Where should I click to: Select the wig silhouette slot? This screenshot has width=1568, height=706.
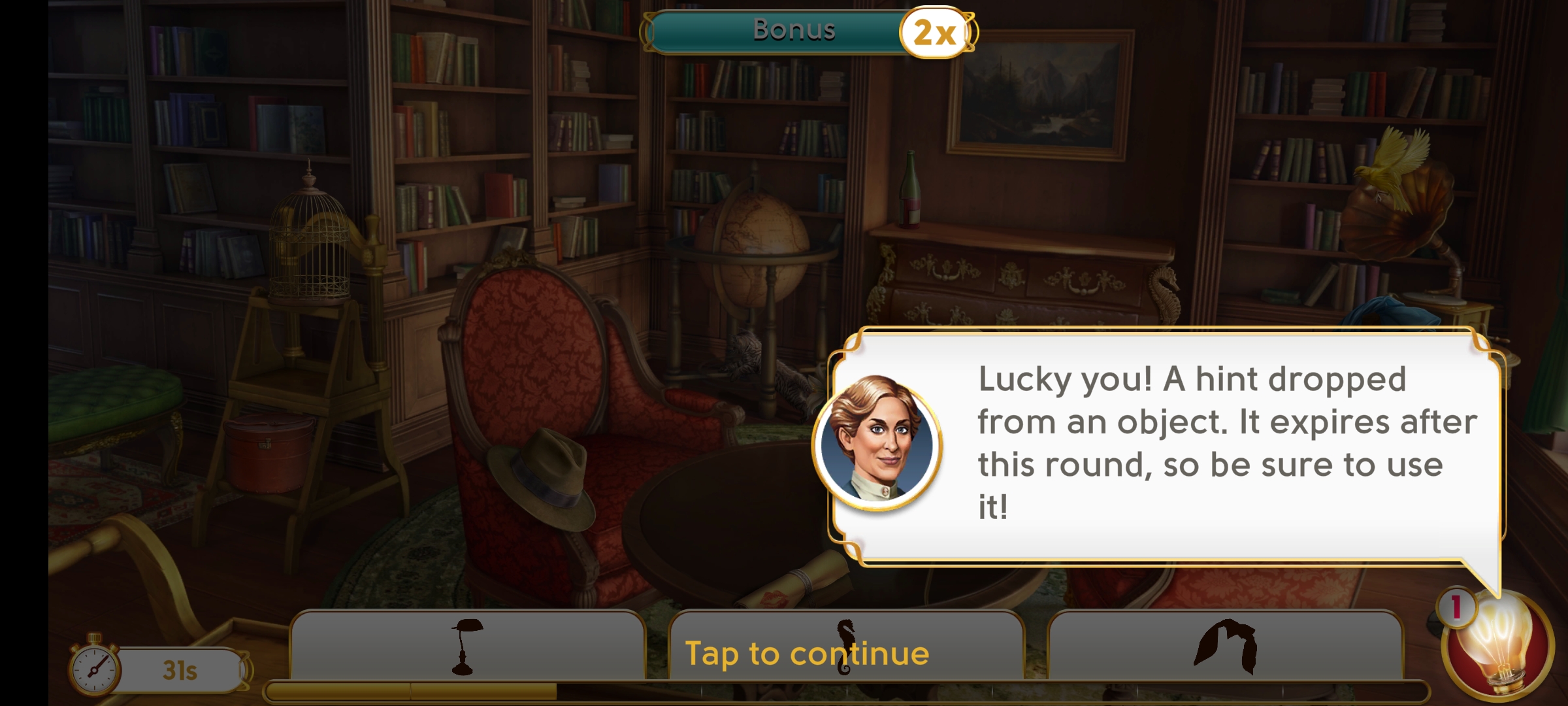click(1226, 646)
